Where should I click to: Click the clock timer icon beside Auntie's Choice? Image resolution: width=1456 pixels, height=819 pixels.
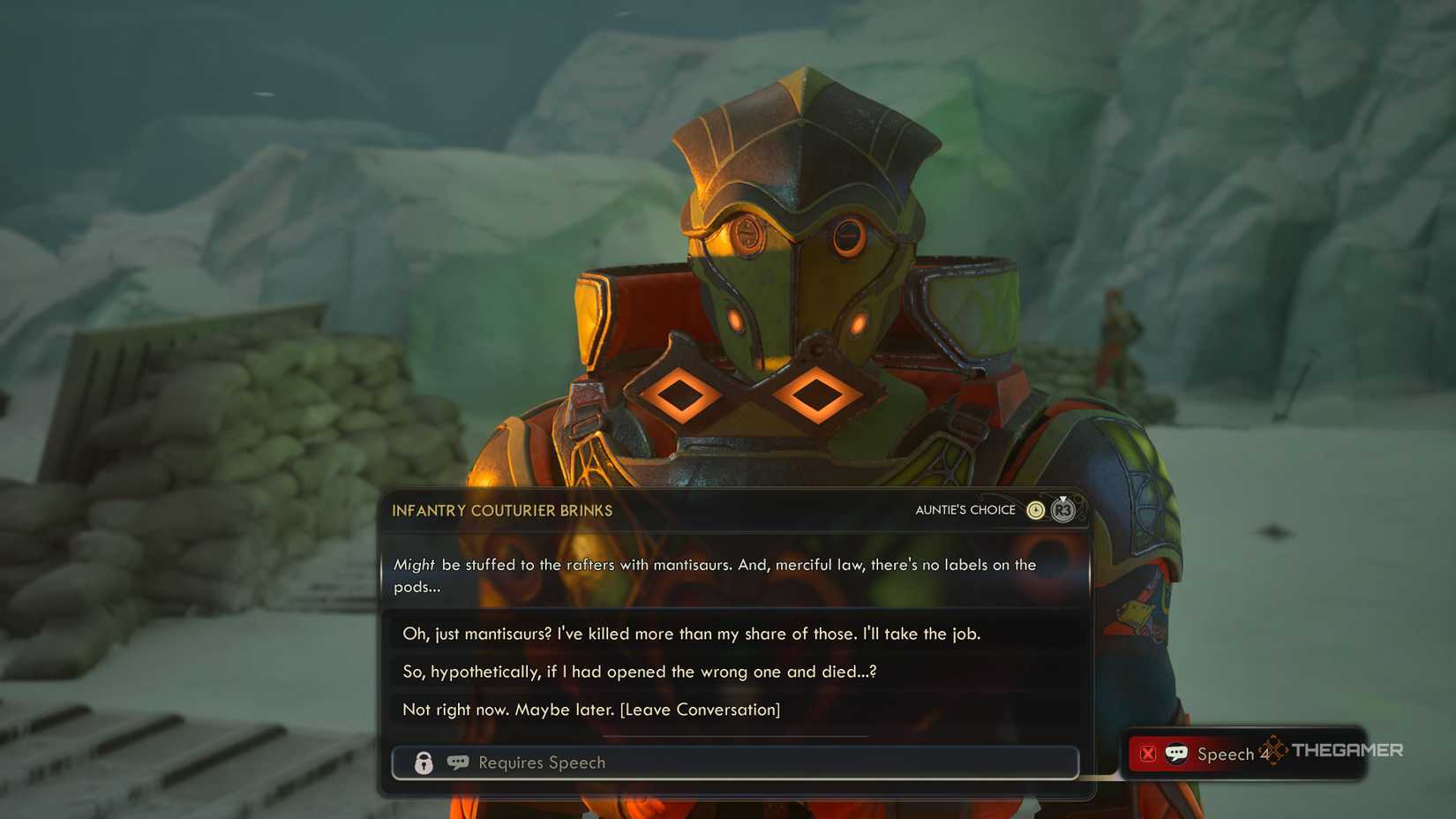(1035, 510)
